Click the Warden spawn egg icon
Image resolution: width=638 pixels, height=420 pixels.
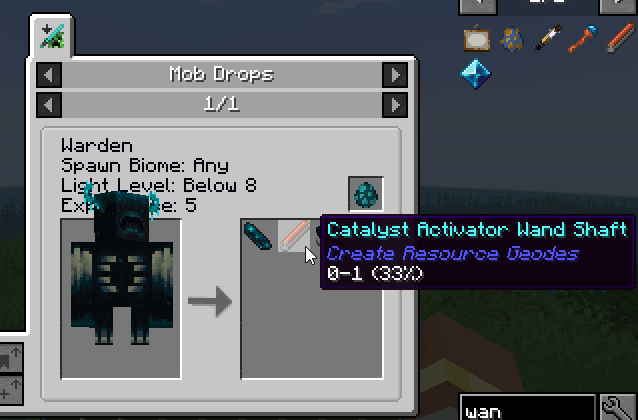(x=366, y=194)
